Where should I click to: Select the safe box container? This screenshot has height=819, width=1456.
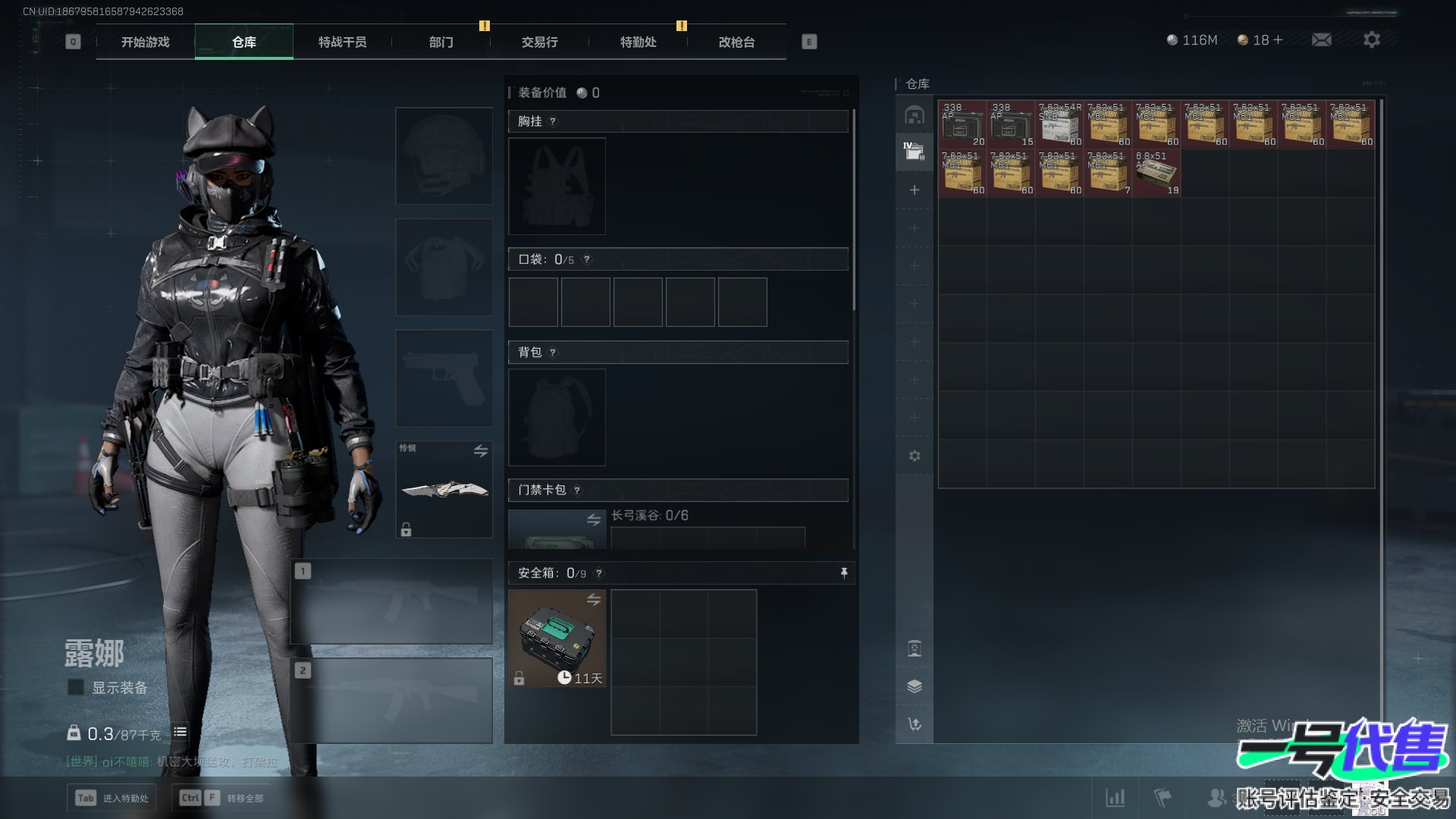[557, 638]
